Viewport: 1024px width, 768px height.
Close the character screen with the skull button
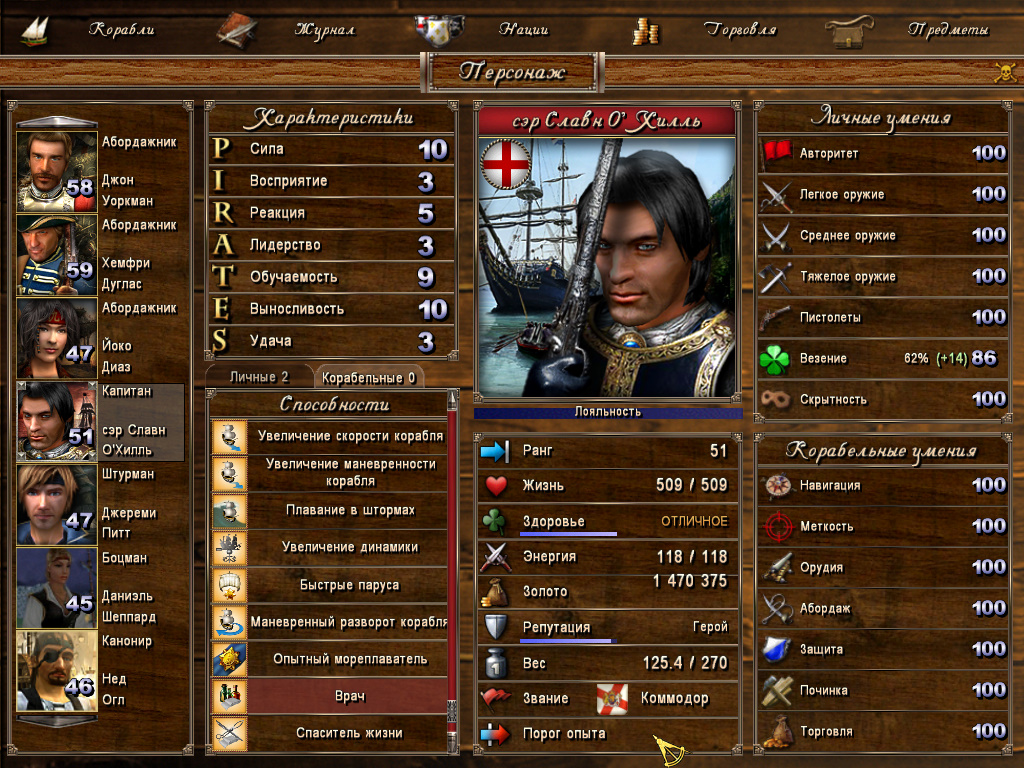(x=1004, y=72)
